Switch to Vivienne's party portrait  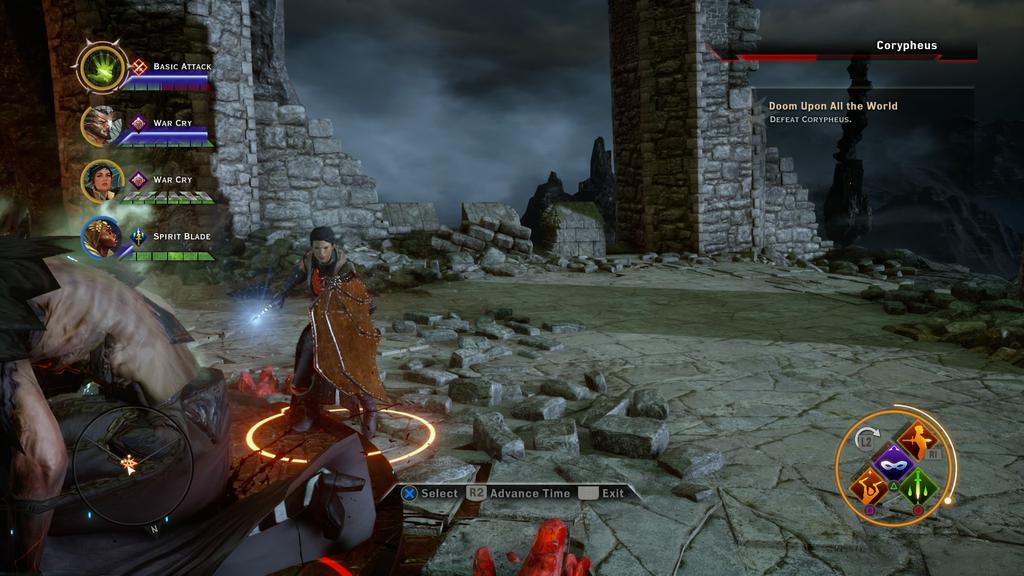[101, 237]
